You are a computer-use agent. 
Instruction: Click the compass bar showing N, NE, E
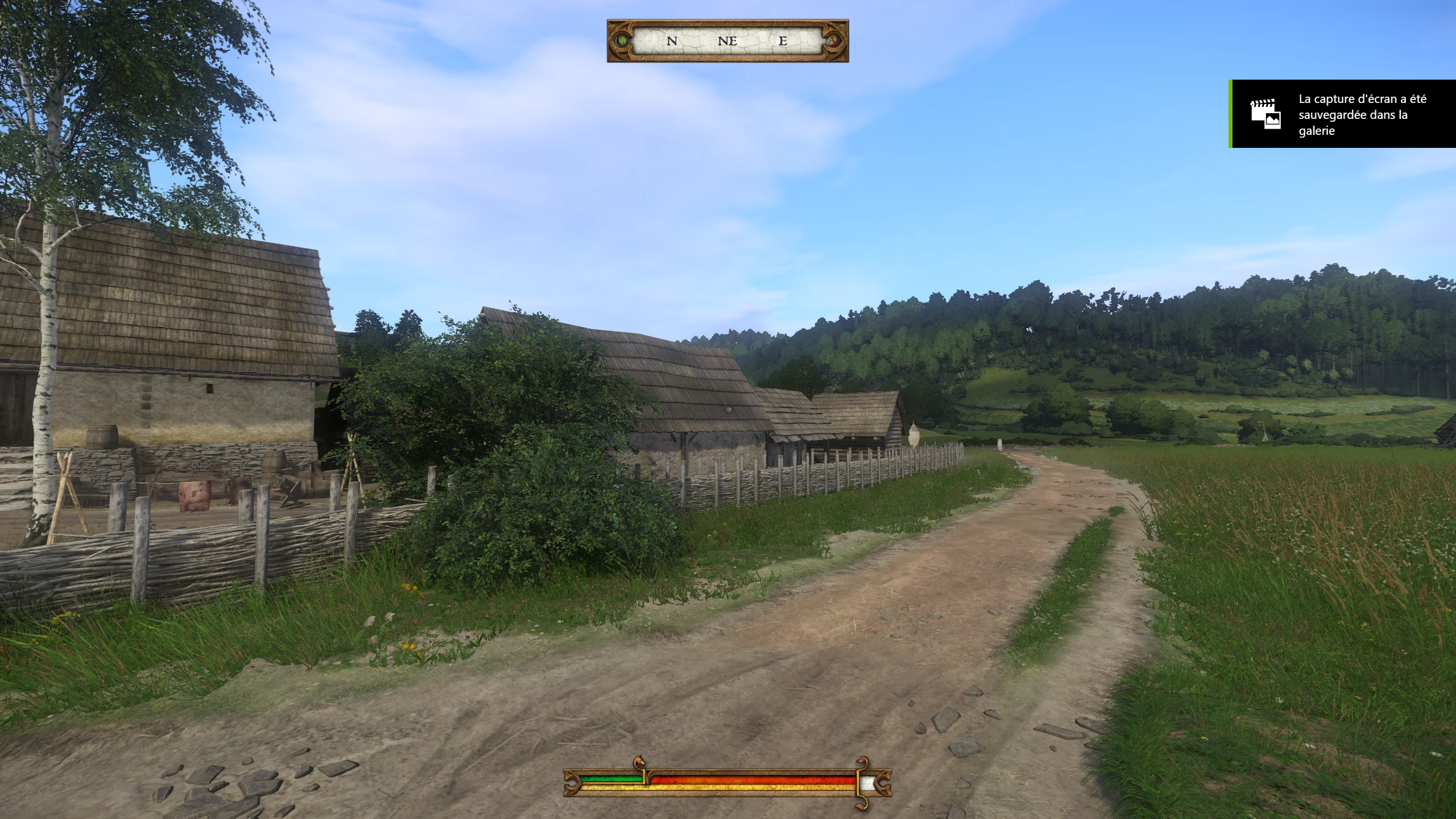click(727, 41)
